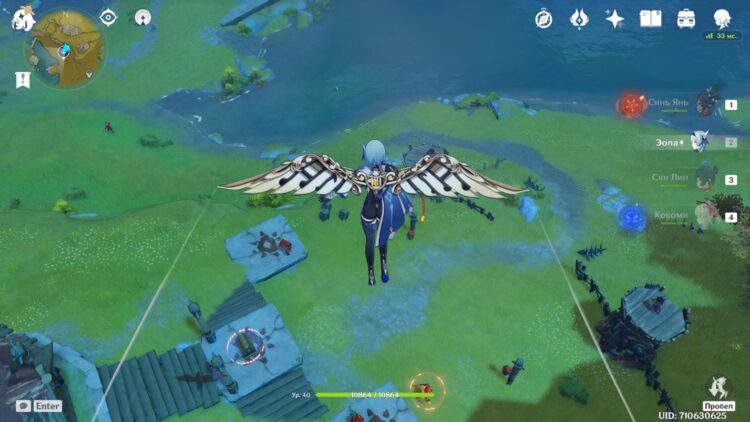Open the Adventurer Handbook book icon
This screenshot has width=750, height=422.
pos(650,18)
